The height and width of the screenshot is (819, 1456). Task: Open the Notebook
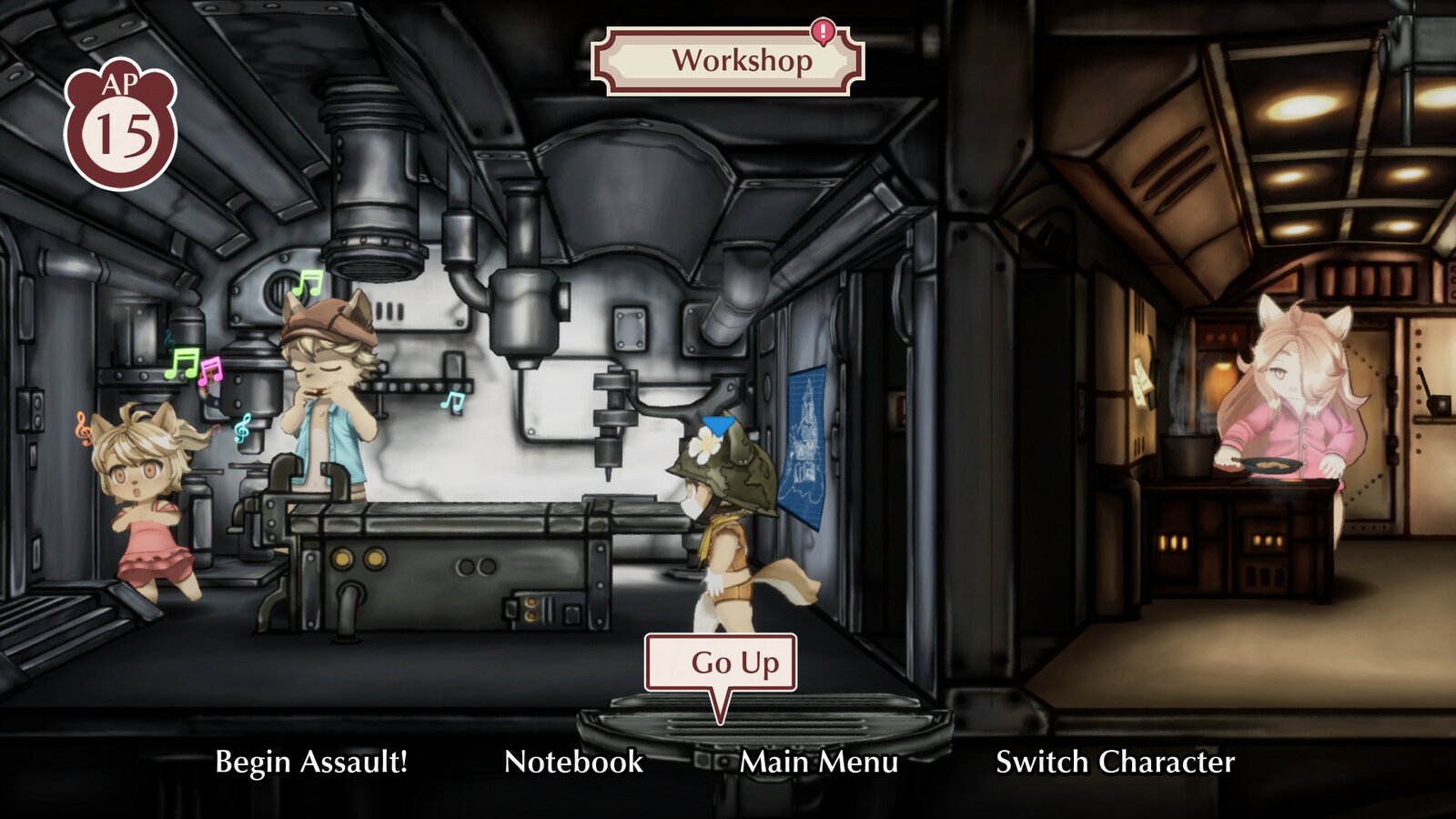[x=575, y=763]
